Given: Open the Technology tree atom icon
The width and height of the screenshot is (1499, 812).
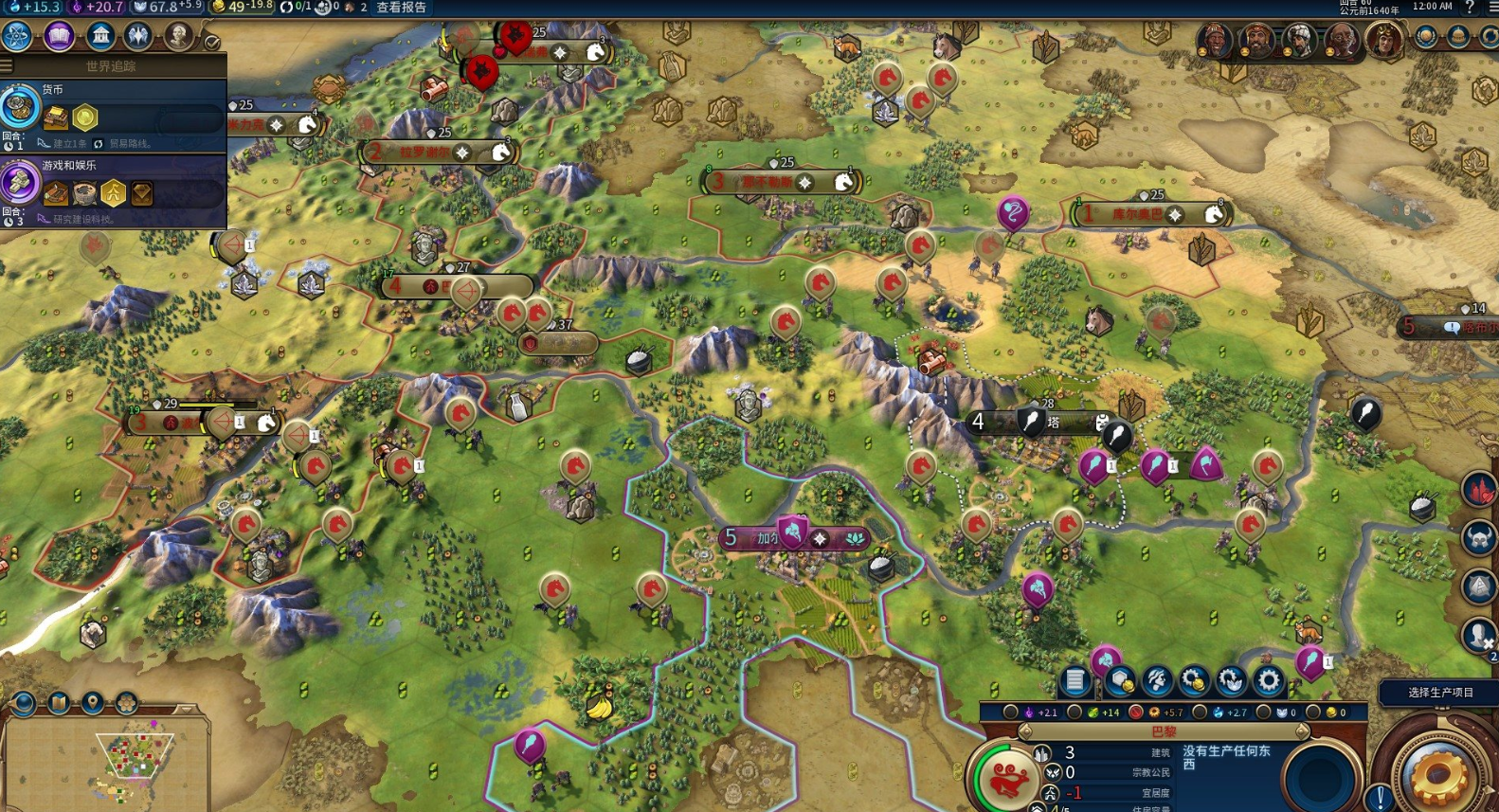Looking at the screenshot, I should pos(17,37).
